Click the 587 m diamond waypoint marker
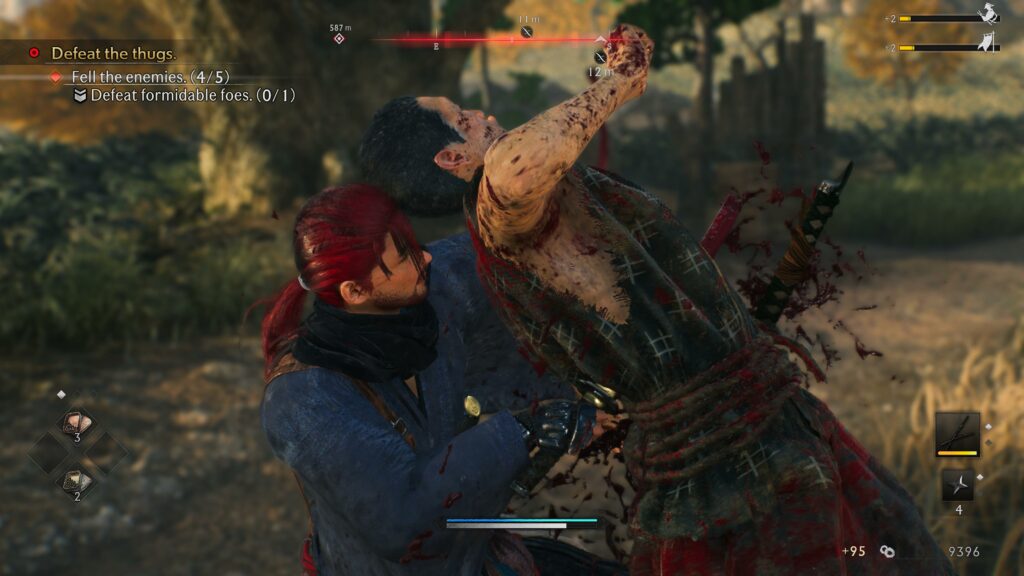This screenshot has width=1024, height=576. pos(339,38)
